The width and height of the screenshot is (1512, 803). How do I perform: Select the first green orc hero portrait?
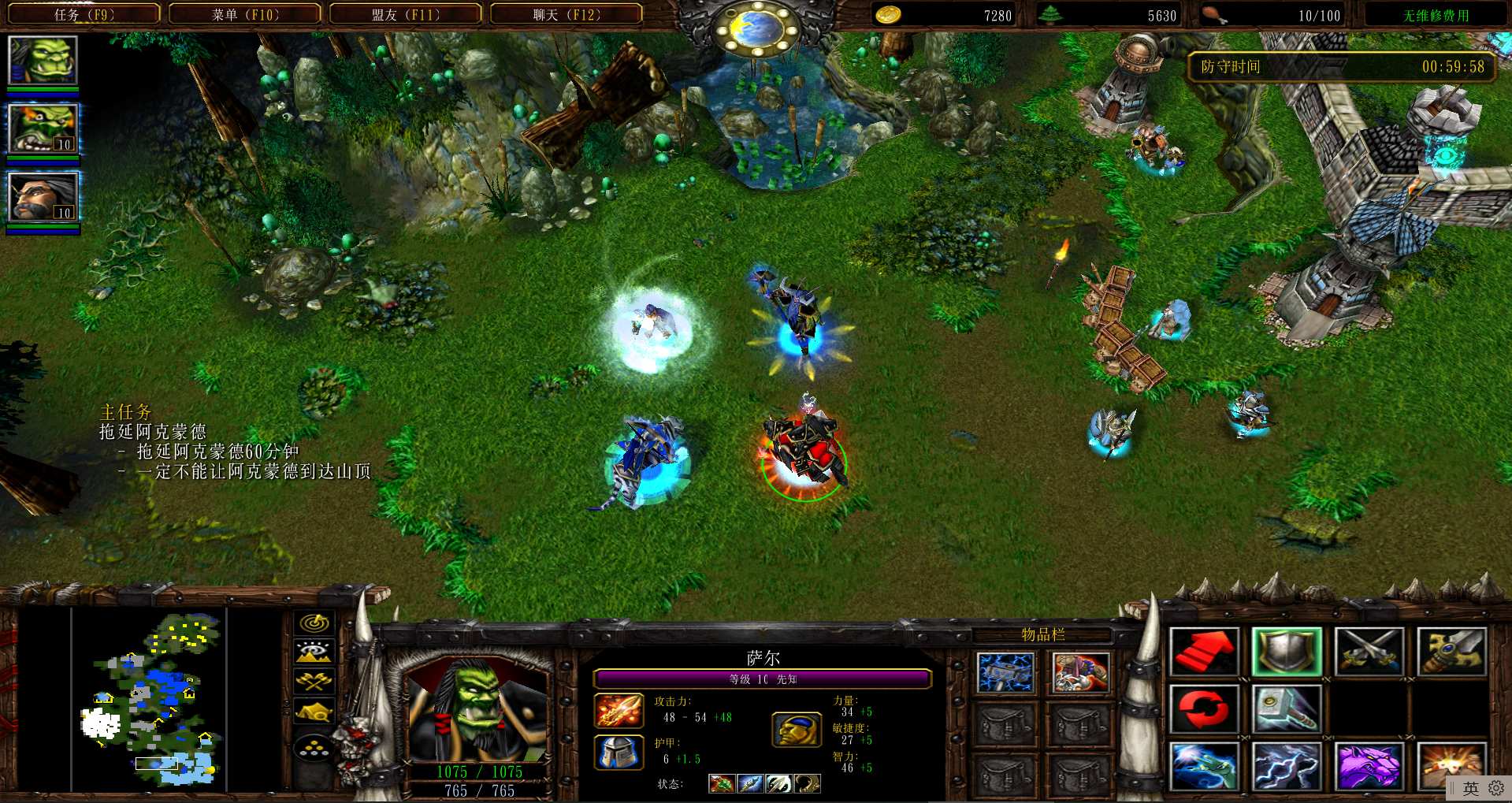tap(43, 60)
